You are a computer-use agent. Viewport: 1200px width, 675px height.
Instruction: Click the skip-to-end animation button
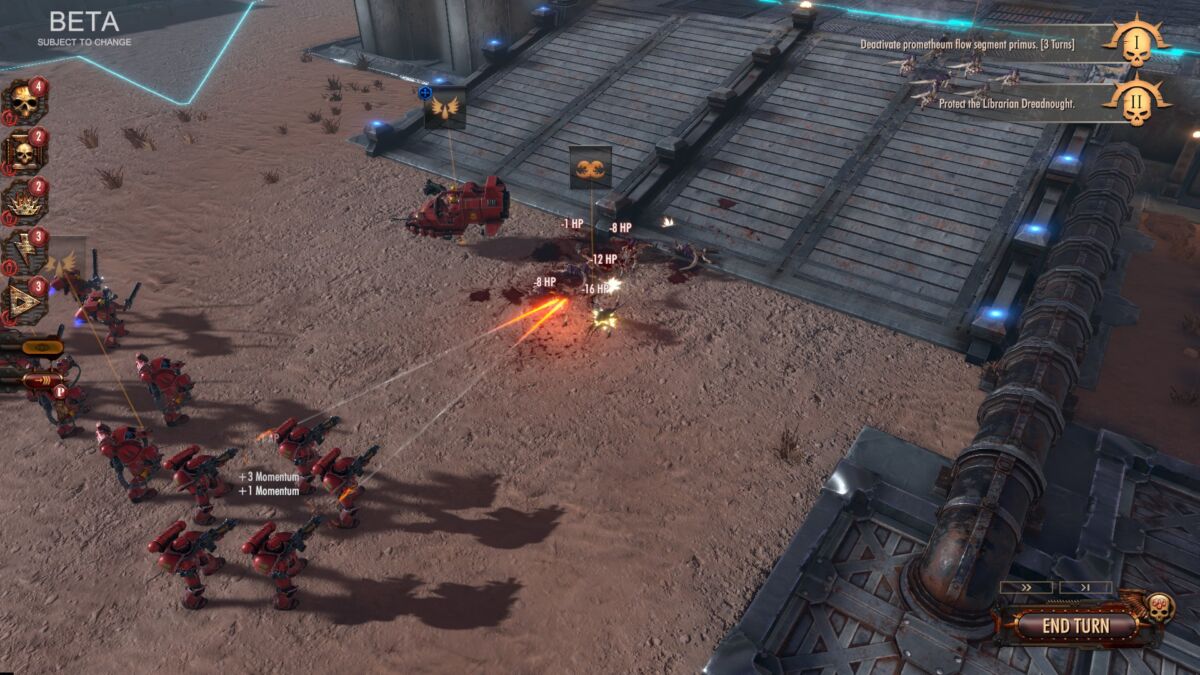[x=1085, y=588]
